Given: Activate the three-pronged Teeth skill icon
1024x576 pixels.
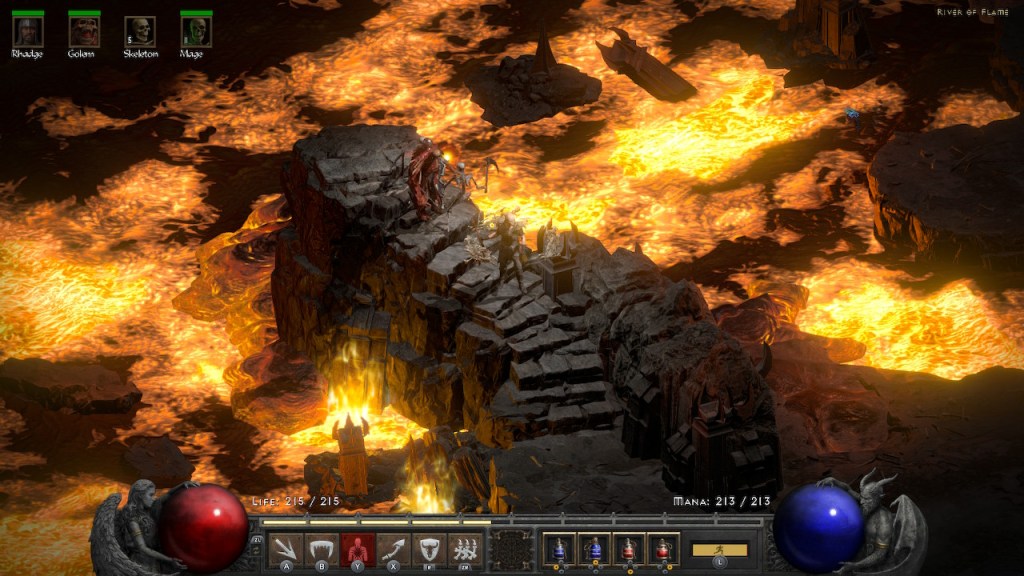Looking at the screenshot, I should (x=286, y=549).
